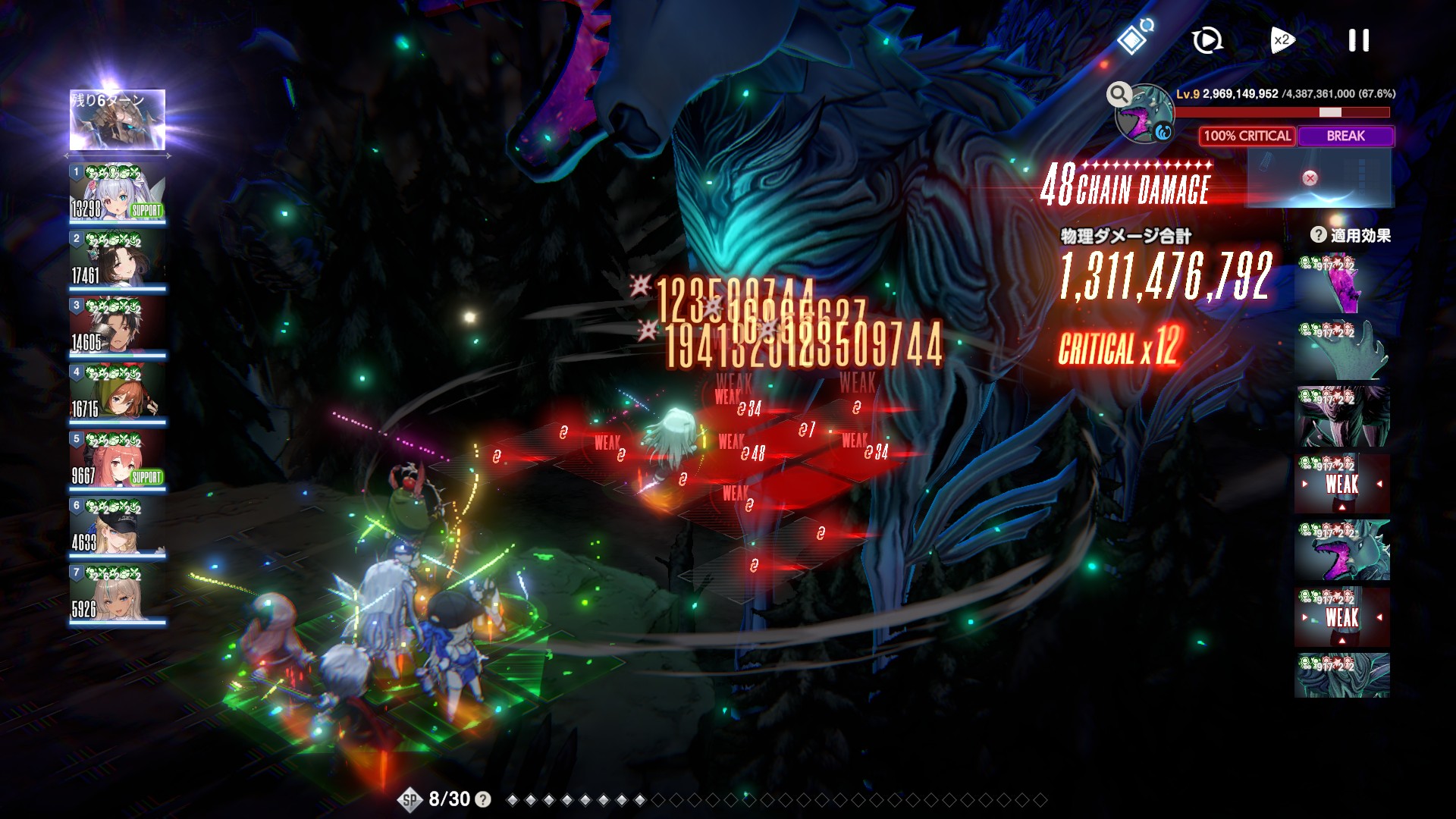Switch the diamond camera view icon

pos(1134,38)
